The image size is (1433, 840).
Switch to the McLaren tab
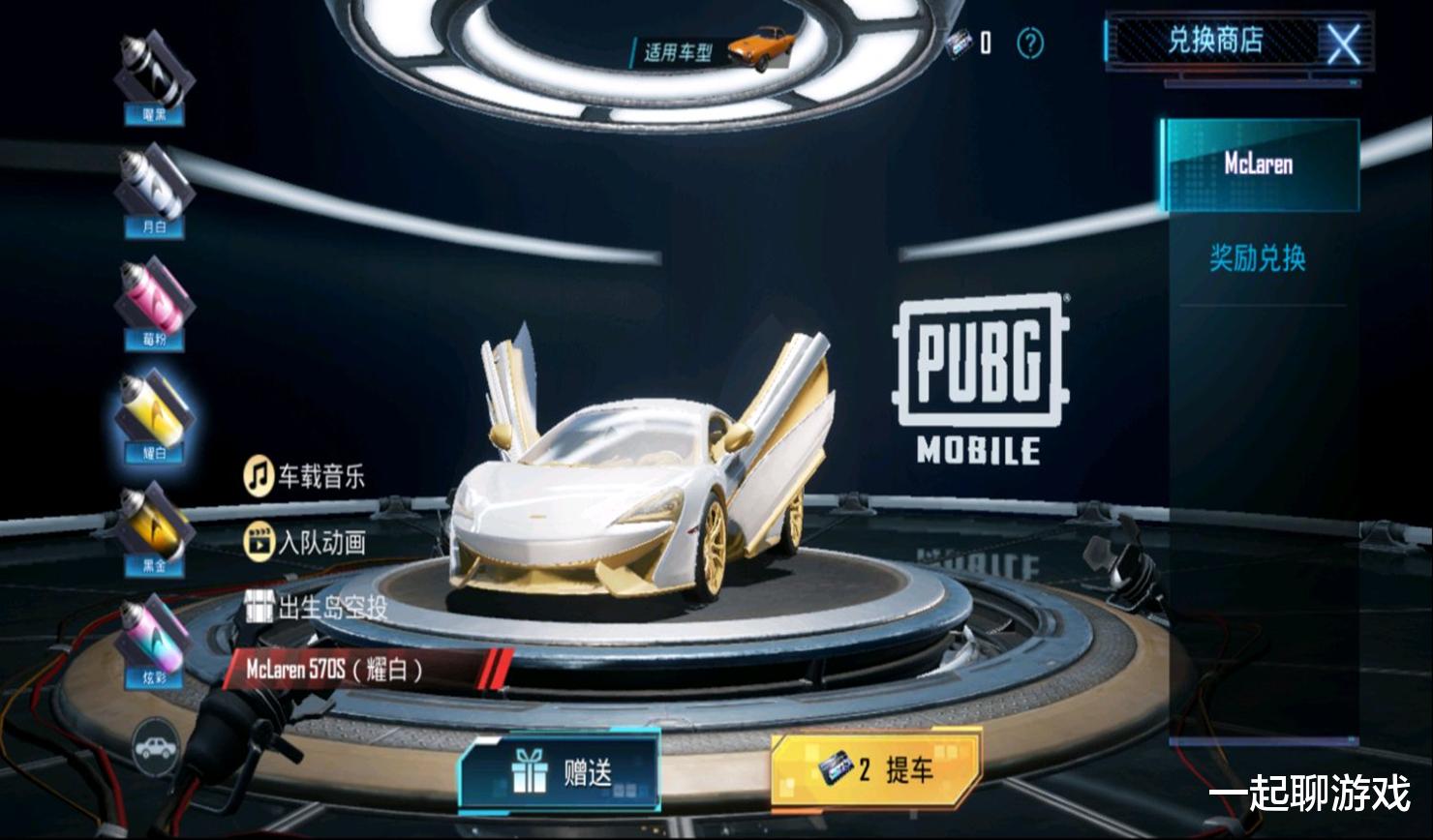pyautogui.click(x=1259, y=165)
